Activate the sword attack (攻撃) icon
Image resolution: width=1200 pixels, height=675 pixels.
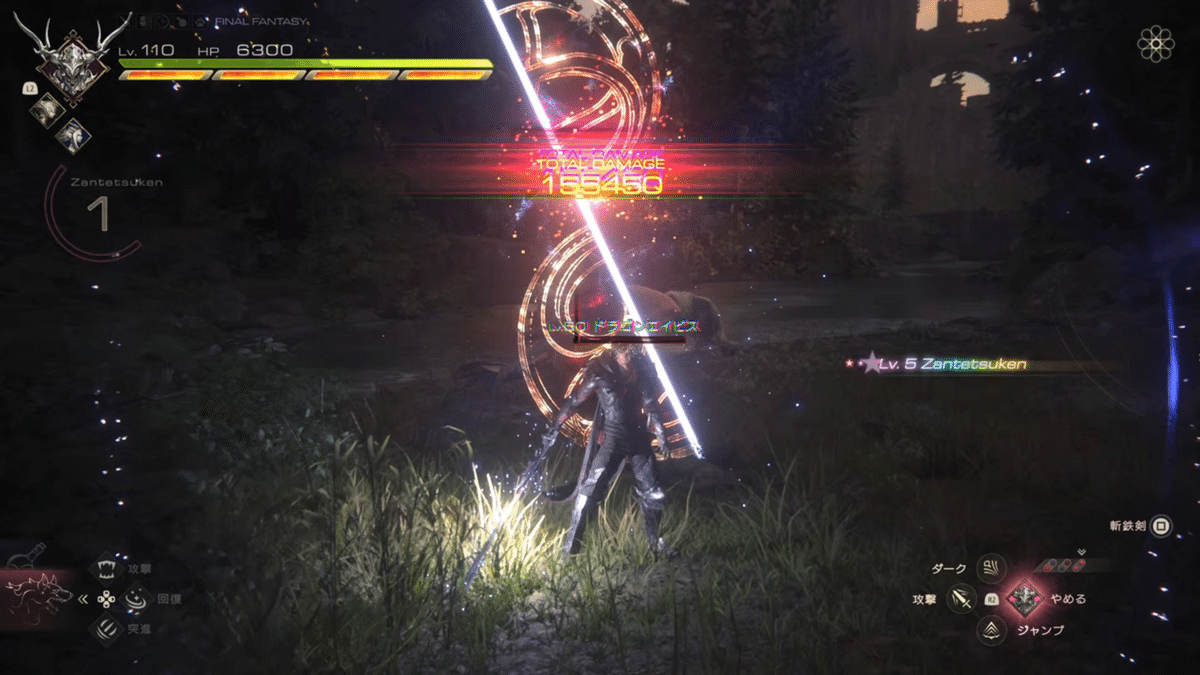click(x=962, y=599)
